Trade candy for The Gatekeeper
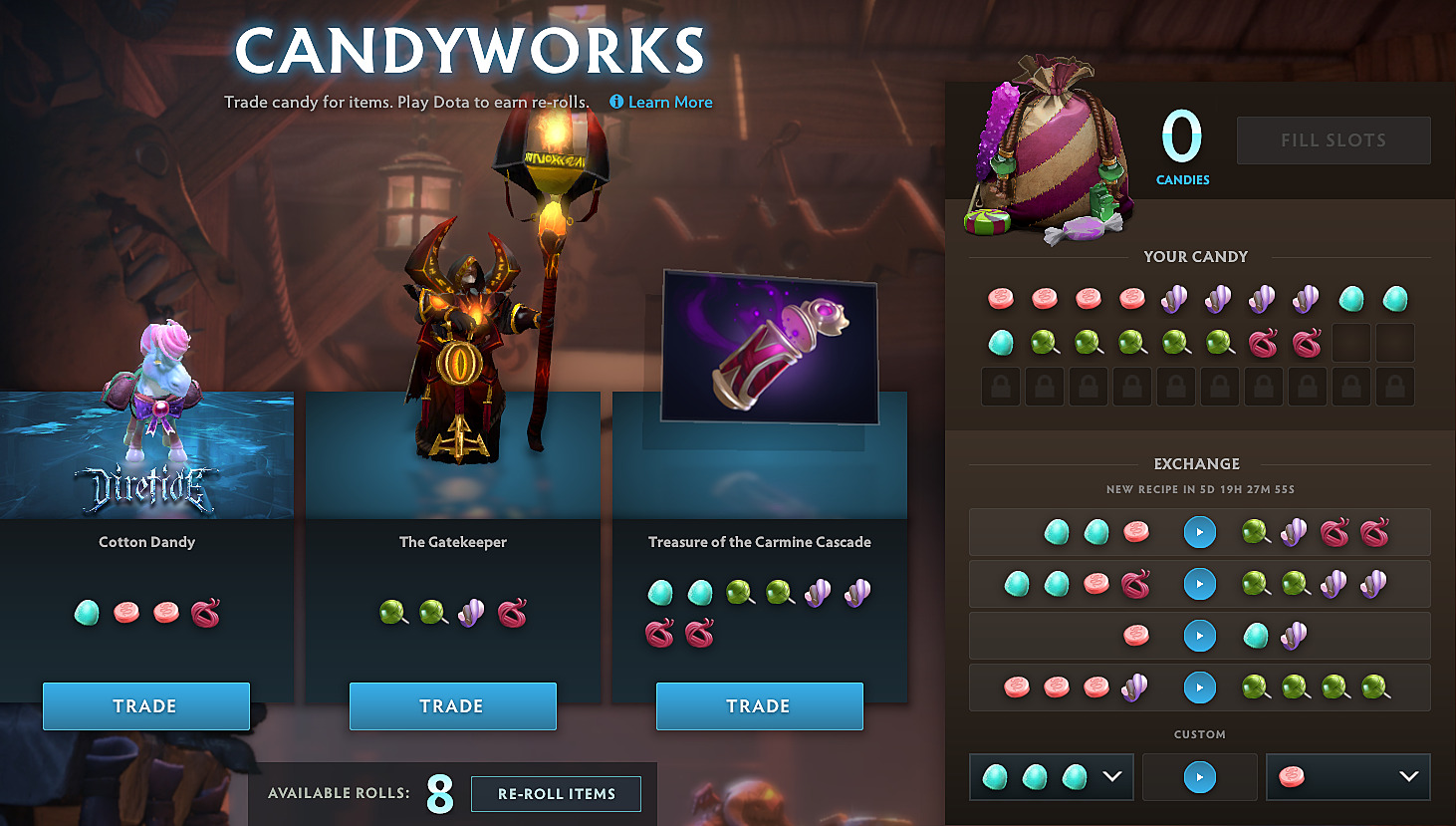This screenshot has height=826, width=1456. [452, 705]
